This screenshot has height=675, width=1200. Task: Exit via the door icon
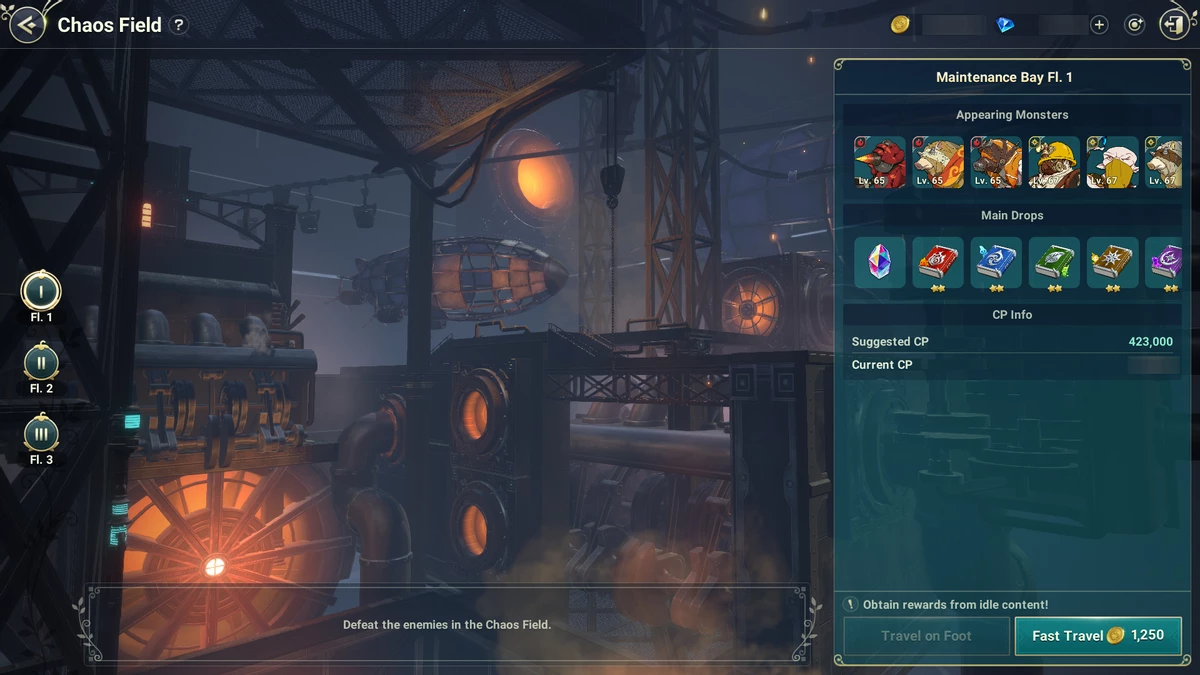(1172, 25)
